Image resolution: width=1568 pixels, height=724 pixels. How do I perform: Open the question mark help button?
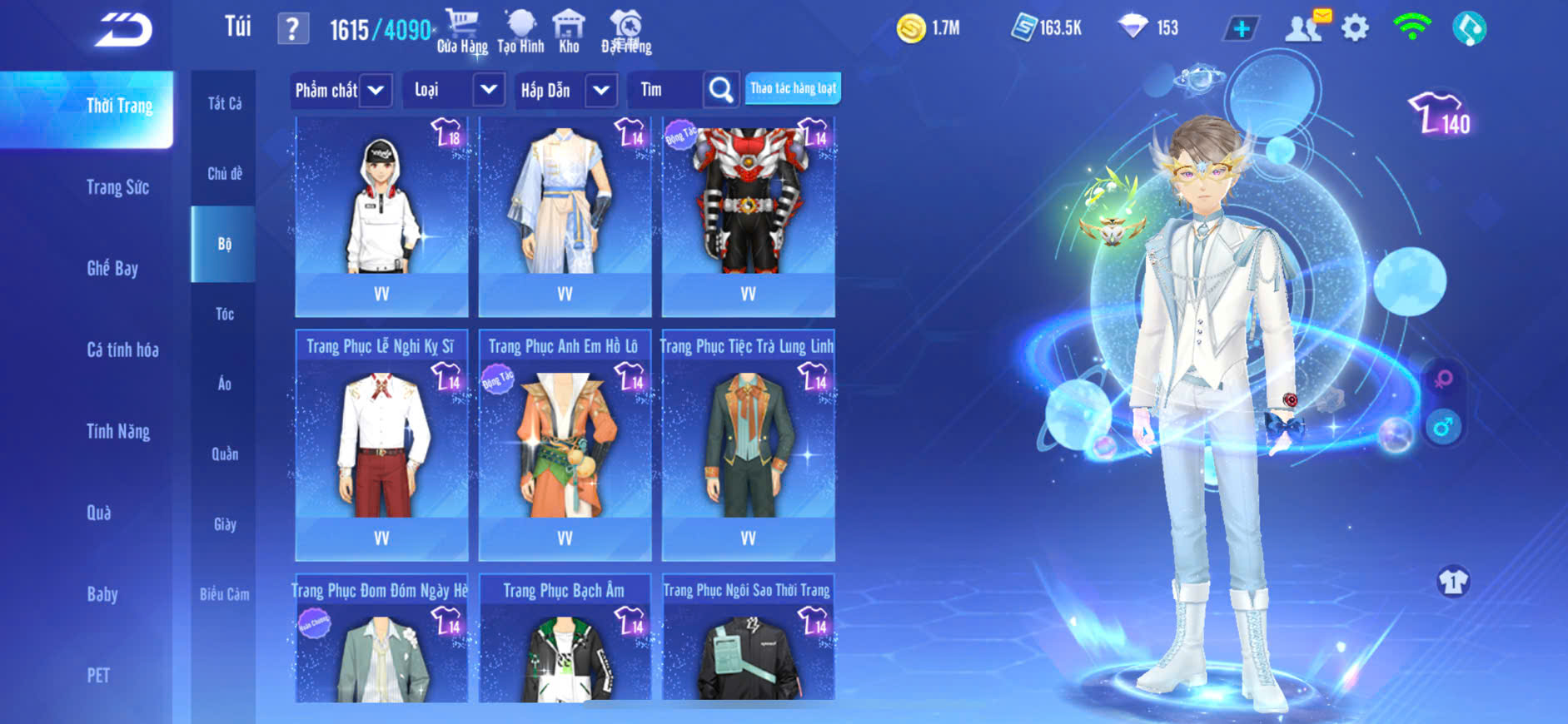point(292,30)
